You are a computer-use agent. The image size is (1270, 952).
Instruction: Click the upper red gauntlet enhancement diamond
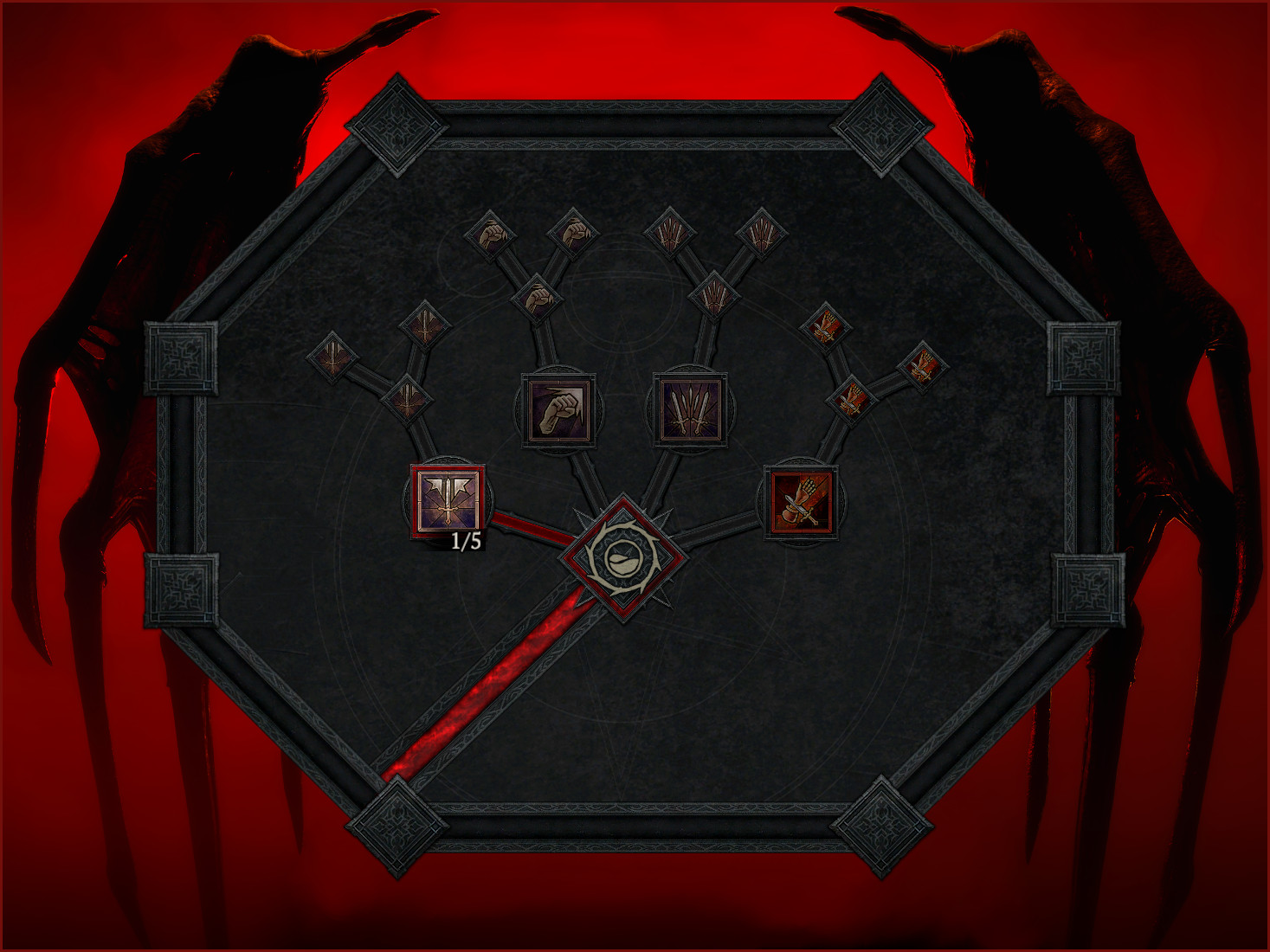pyautogui.click(x=827, y=325)
